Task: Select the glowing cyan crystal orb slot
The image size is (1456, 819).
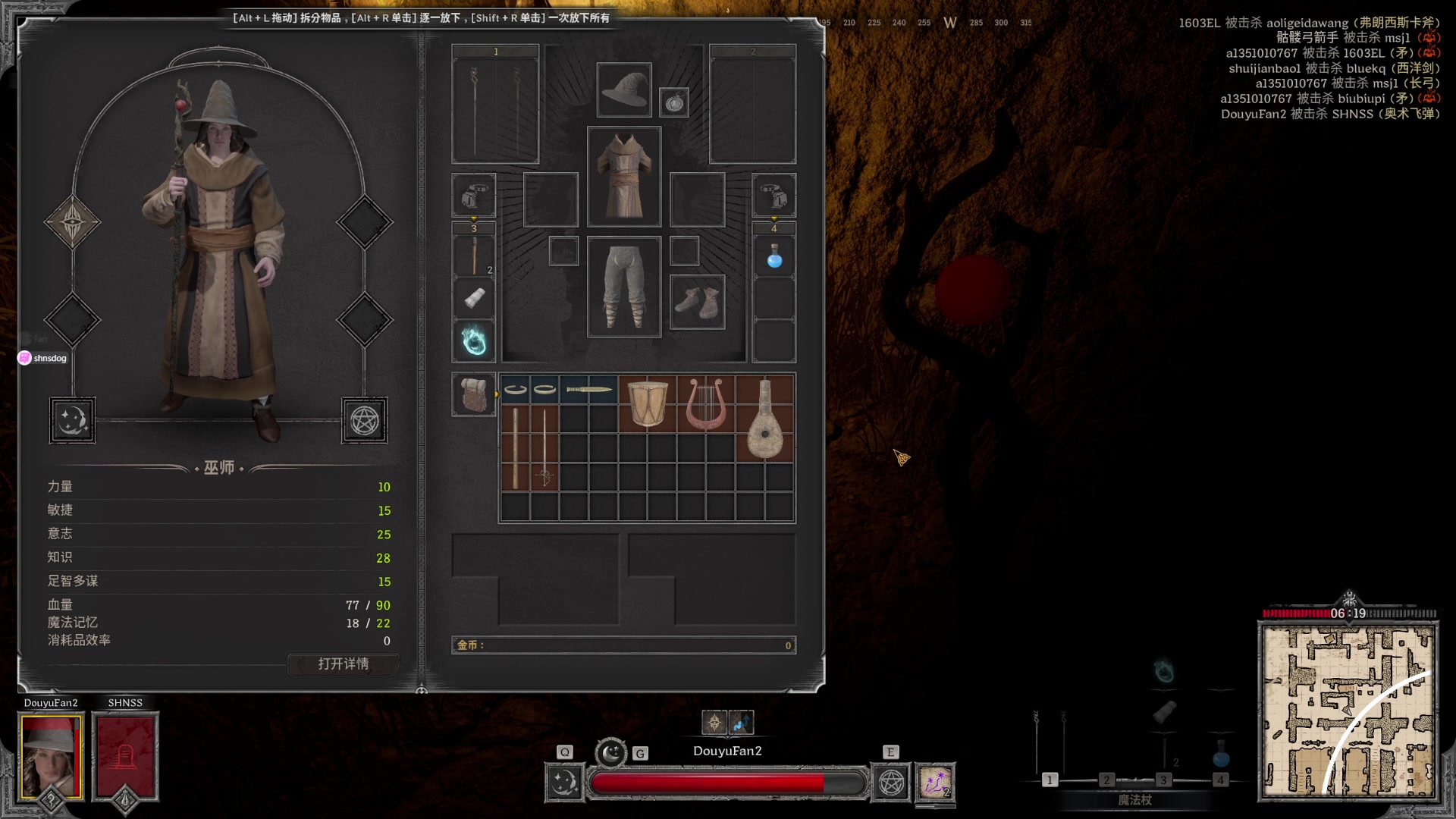Action: [474, 341]
